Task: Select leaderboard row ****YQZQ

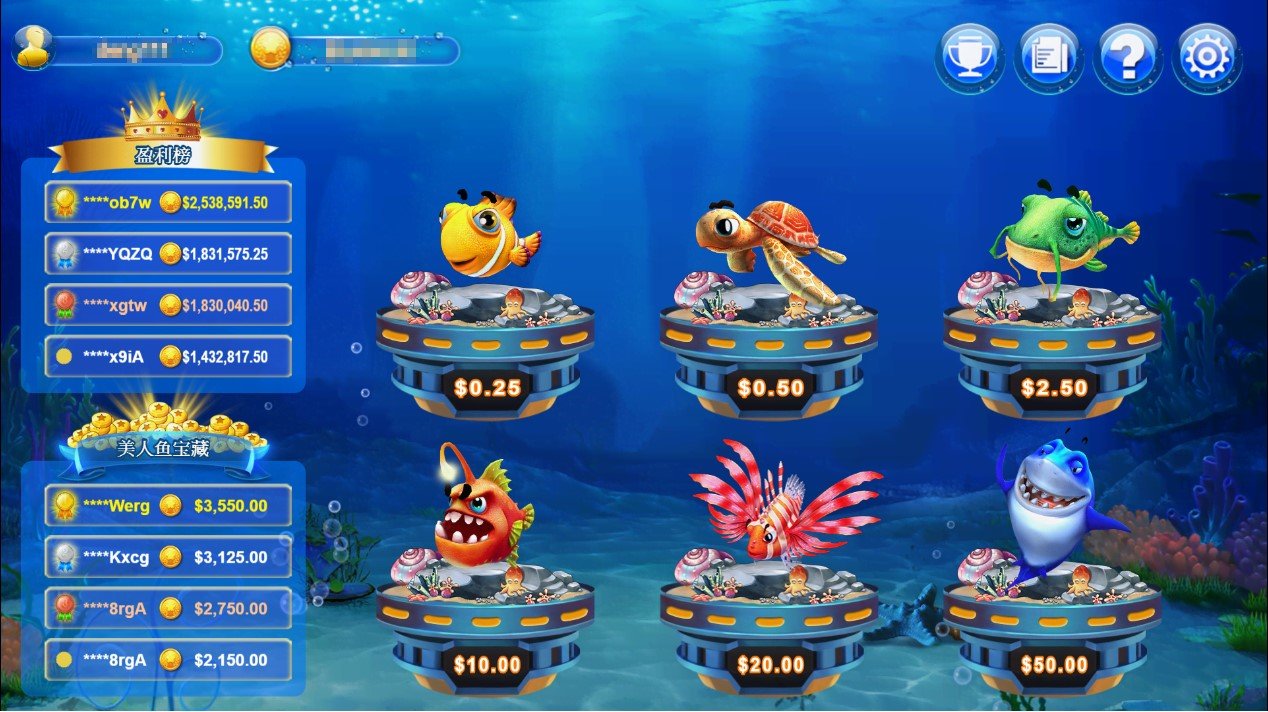Action: [x=168, y=254]
